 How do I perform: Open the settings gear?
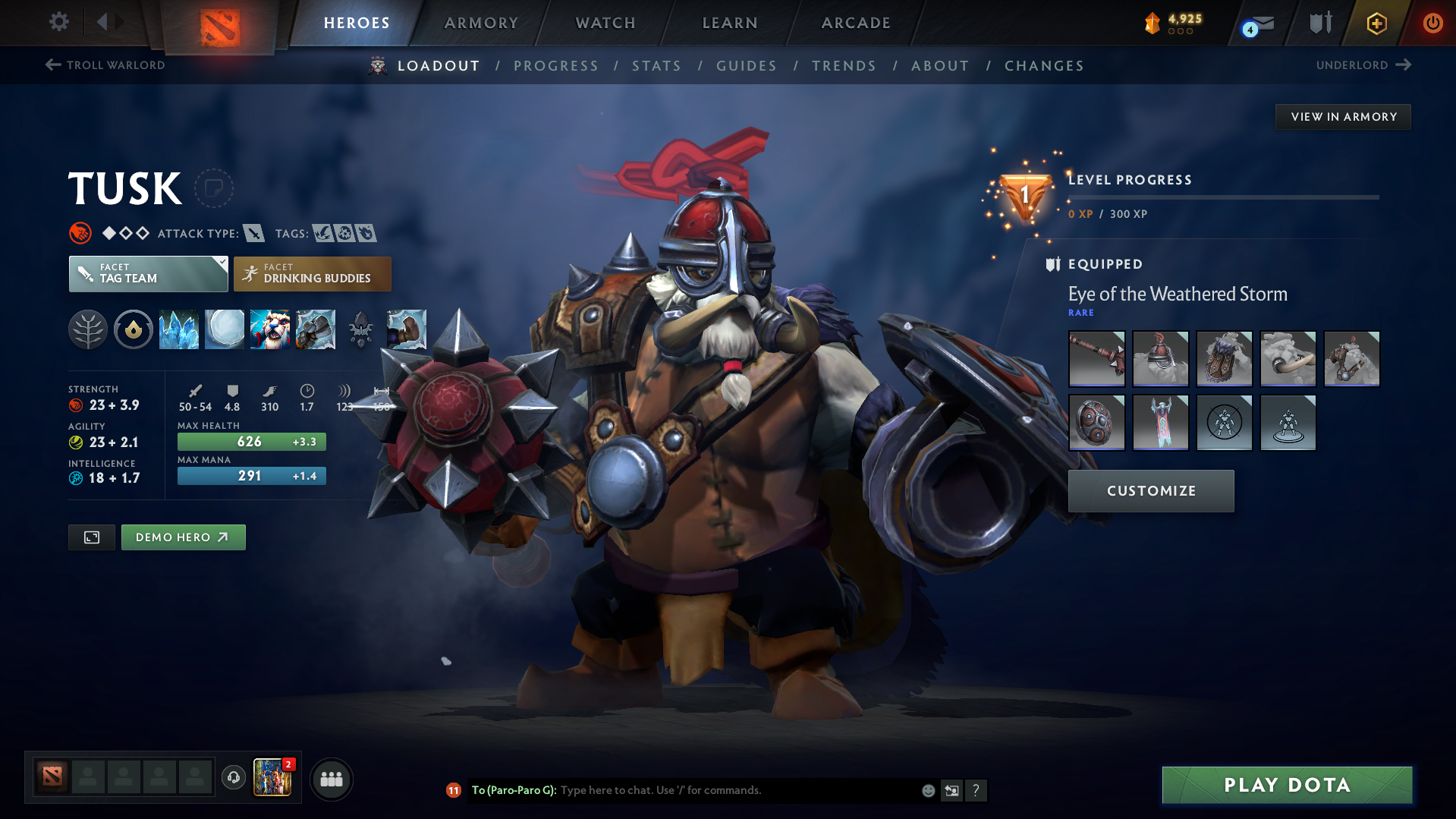pyautogui.click(x=58, y=22)
